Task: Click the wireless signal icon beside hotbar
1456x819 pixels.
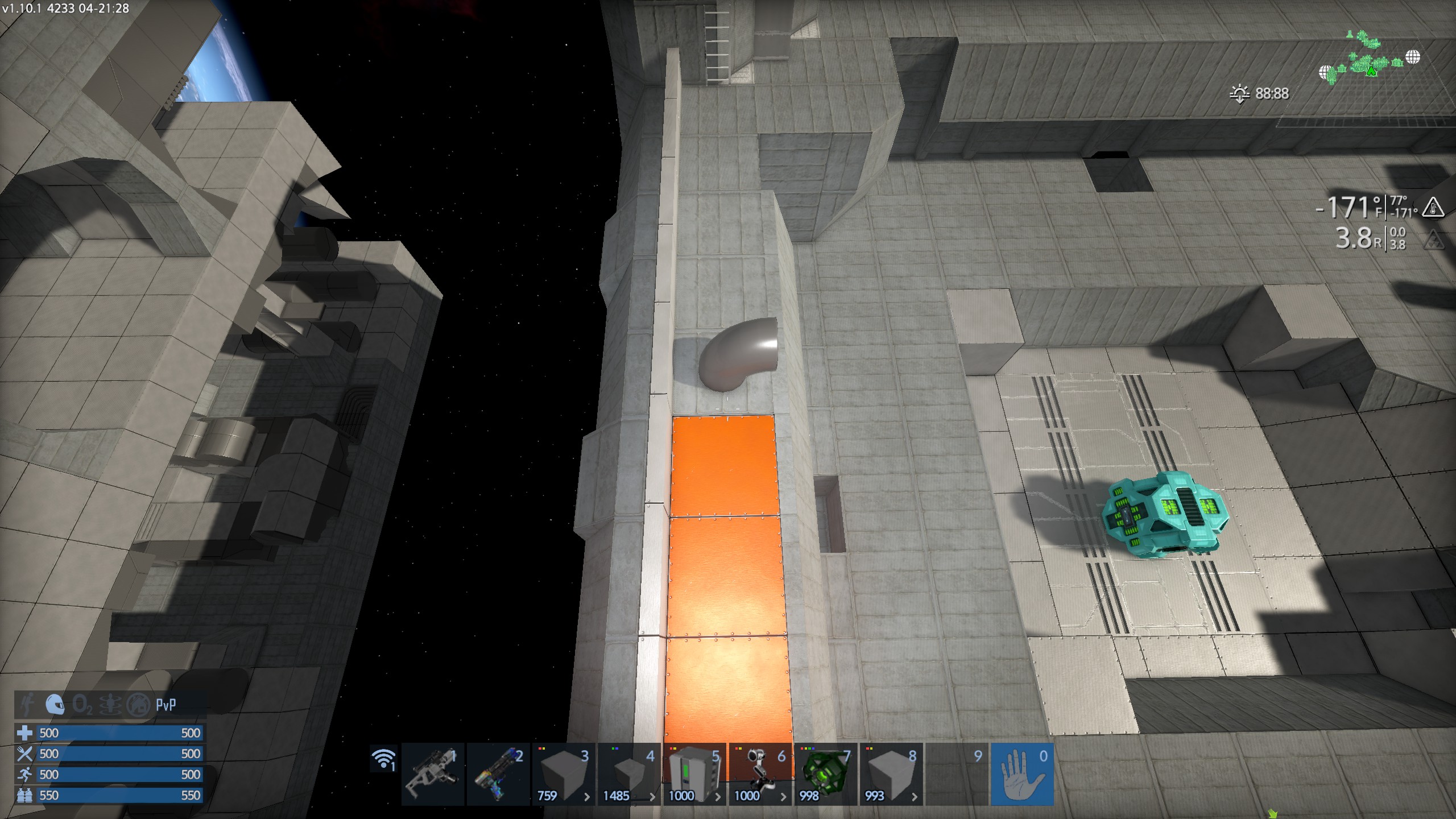Action: 384,759
